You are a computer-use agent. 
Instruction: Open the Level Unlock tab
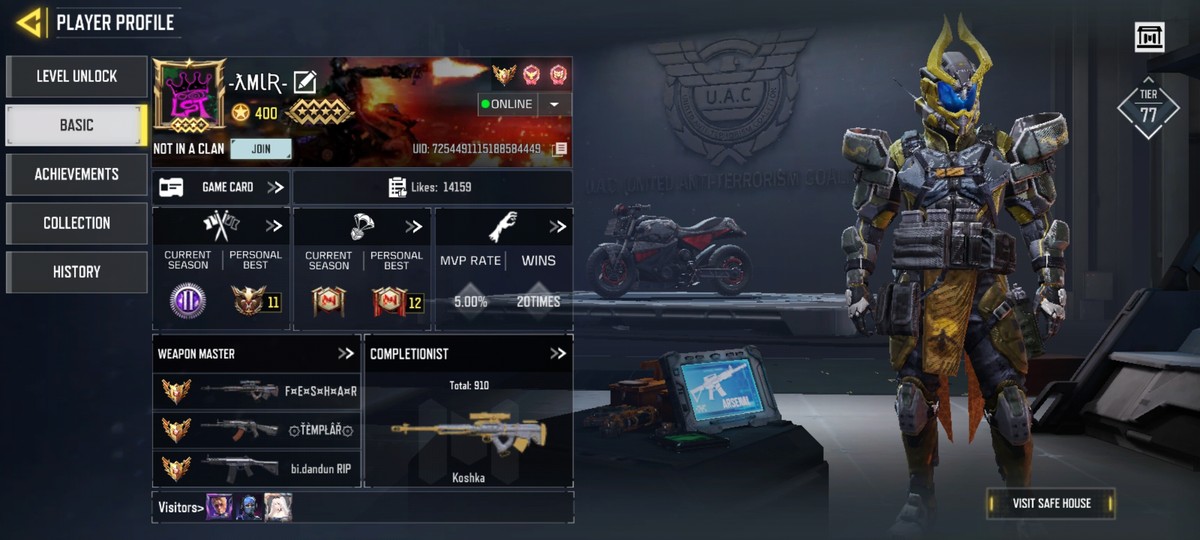[x=77, y=76]
